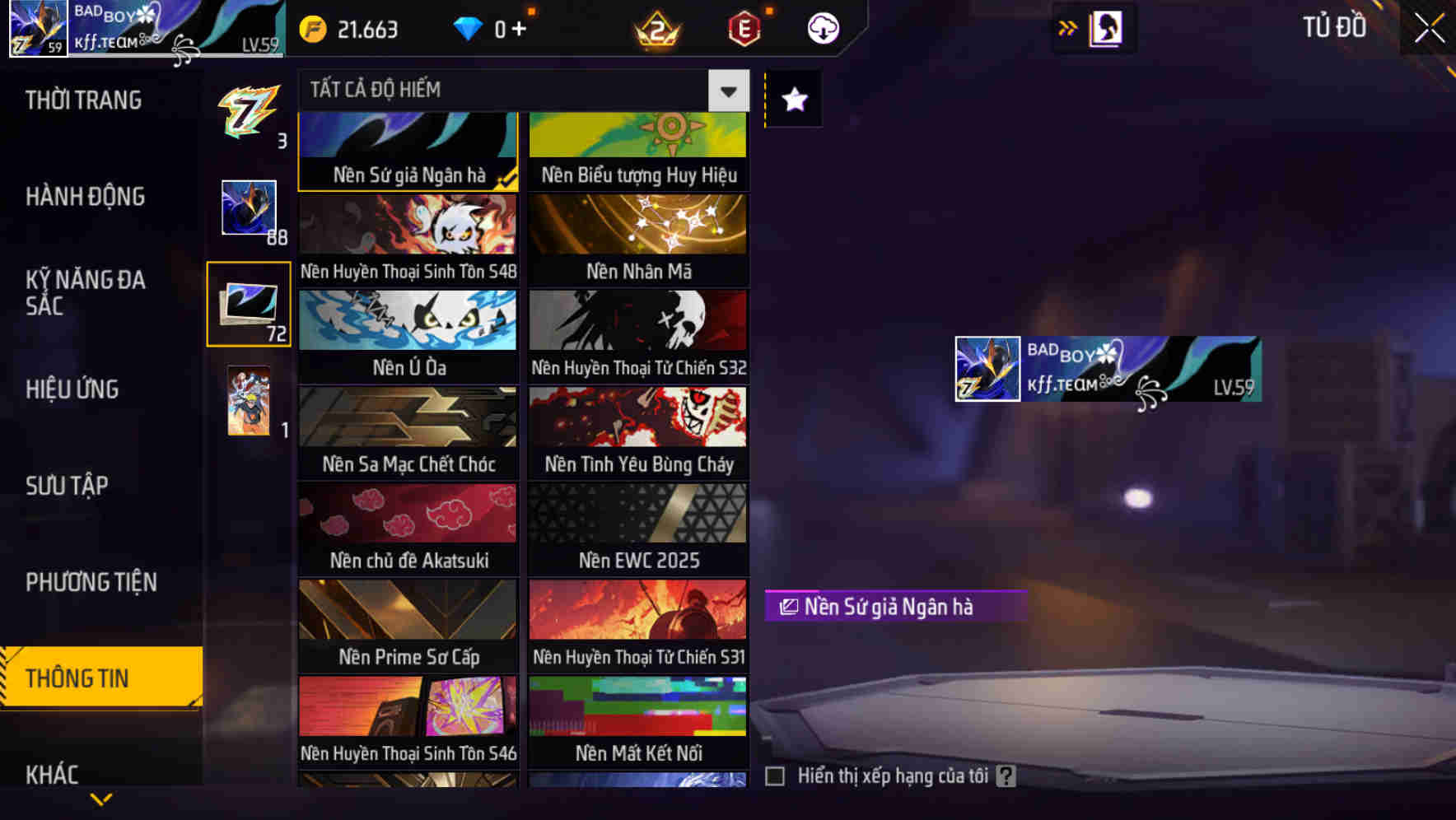The width and height of the screenshot is (1456, 820).
Task: Open the help question mark link
Action: [1006, 775]
